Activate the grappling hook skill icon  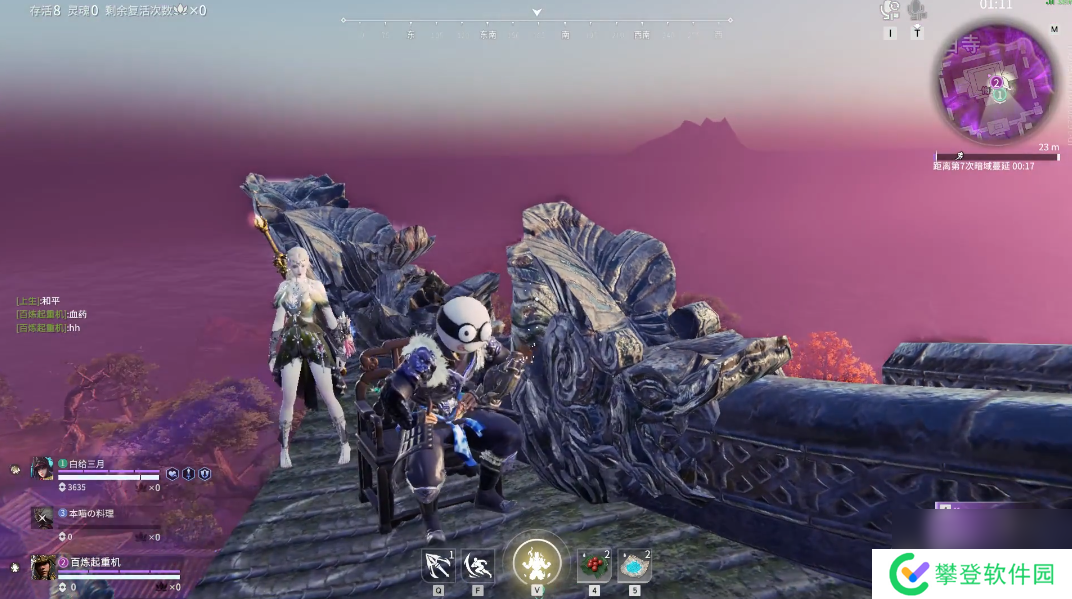coord(438,566)
